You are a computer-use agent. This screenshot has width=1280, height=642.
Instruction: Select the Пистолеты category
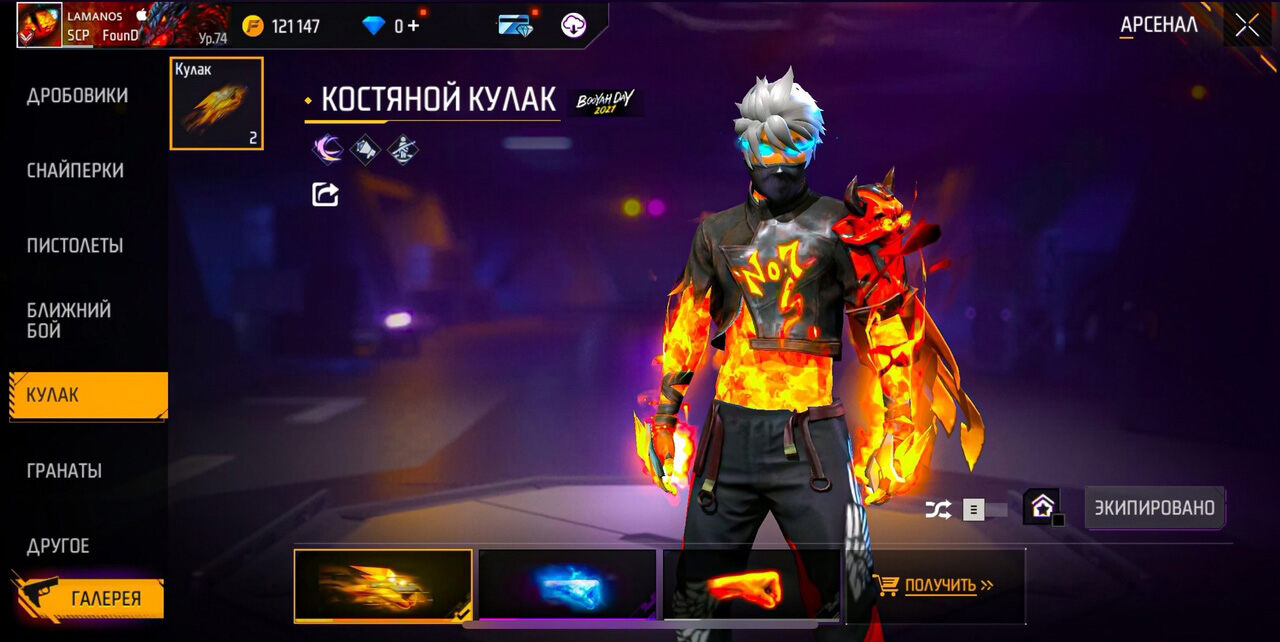75,246
